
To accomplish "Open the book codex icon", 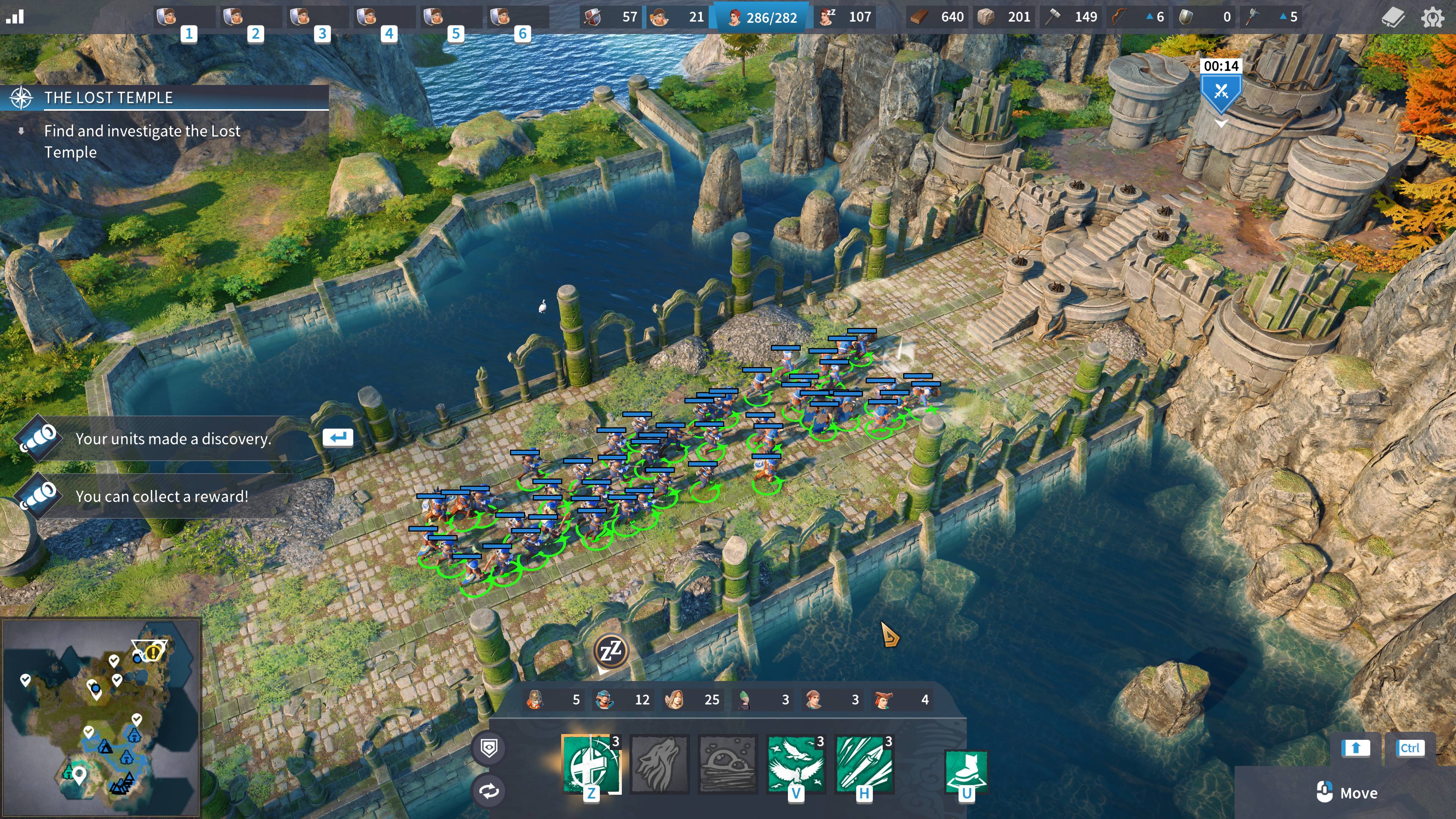I will pyautogui.click(x=1392, y=17).
